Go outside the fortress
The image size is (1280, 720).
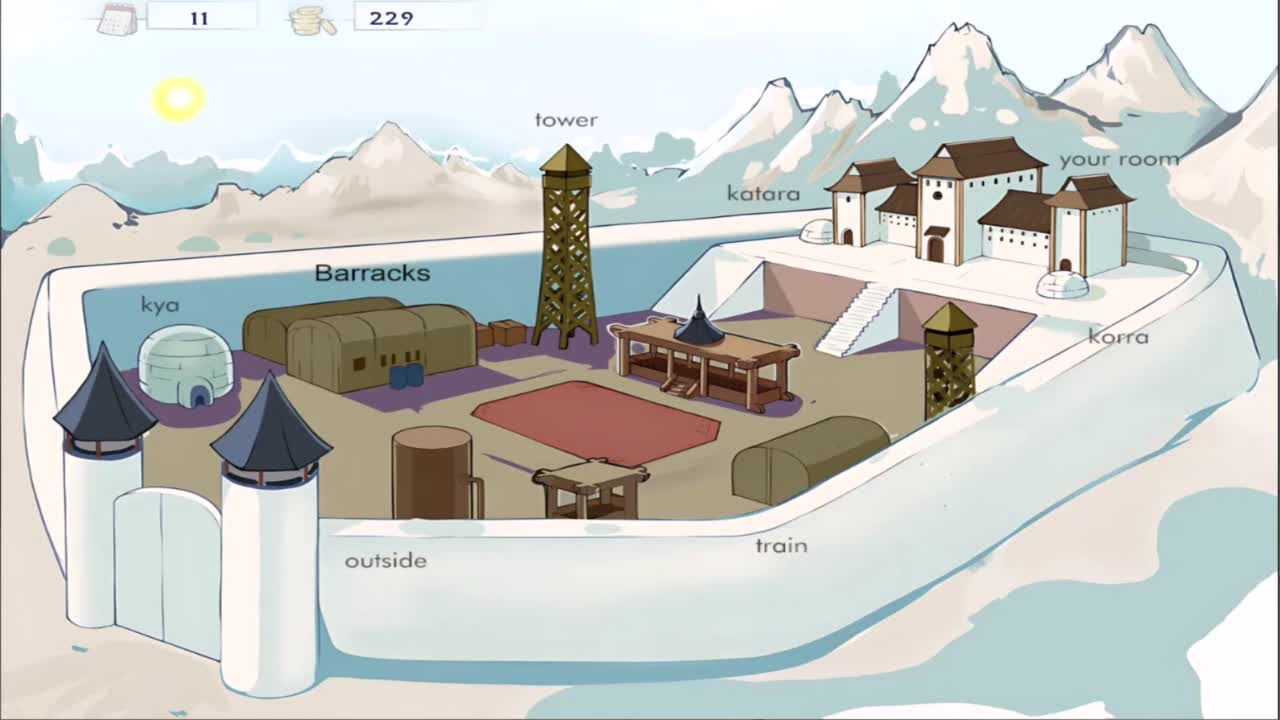385,561
